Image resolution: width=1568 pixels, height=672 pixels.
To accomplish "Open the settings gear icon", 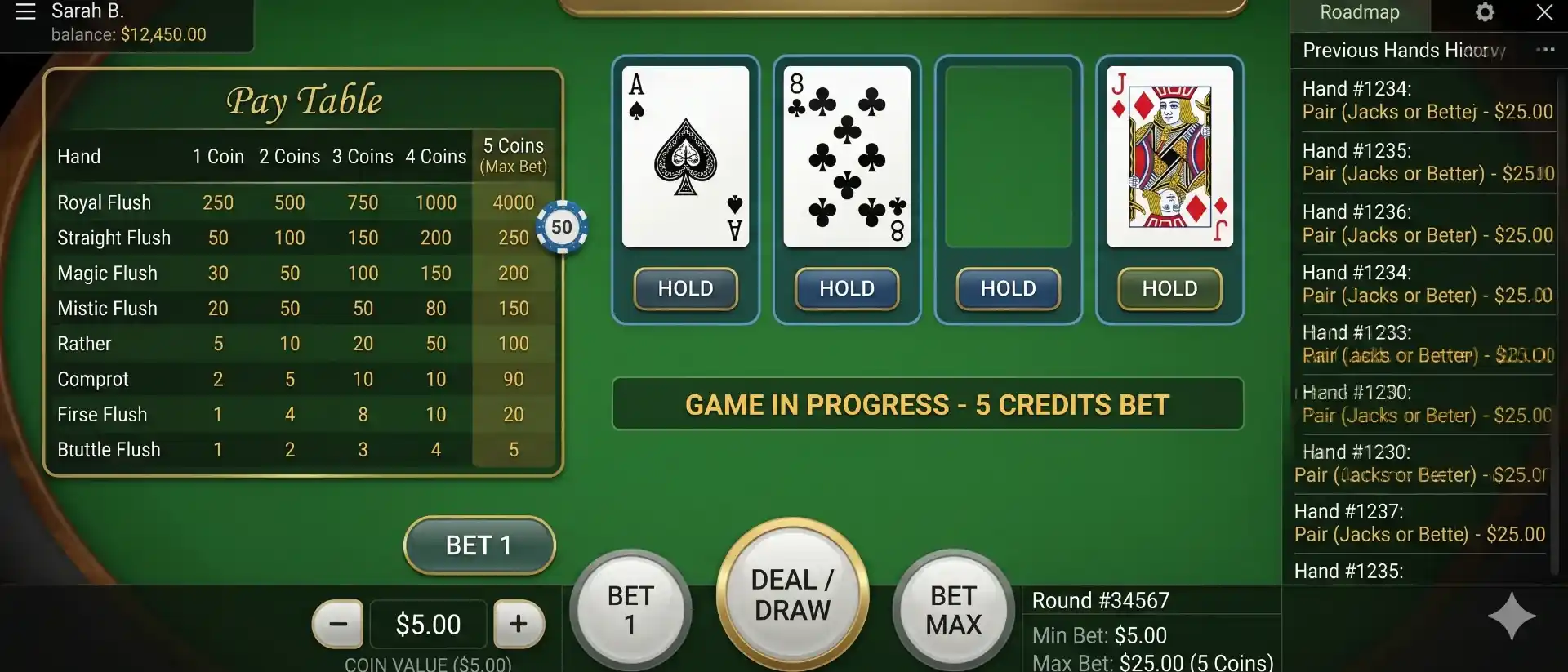I will [1484, 13].
